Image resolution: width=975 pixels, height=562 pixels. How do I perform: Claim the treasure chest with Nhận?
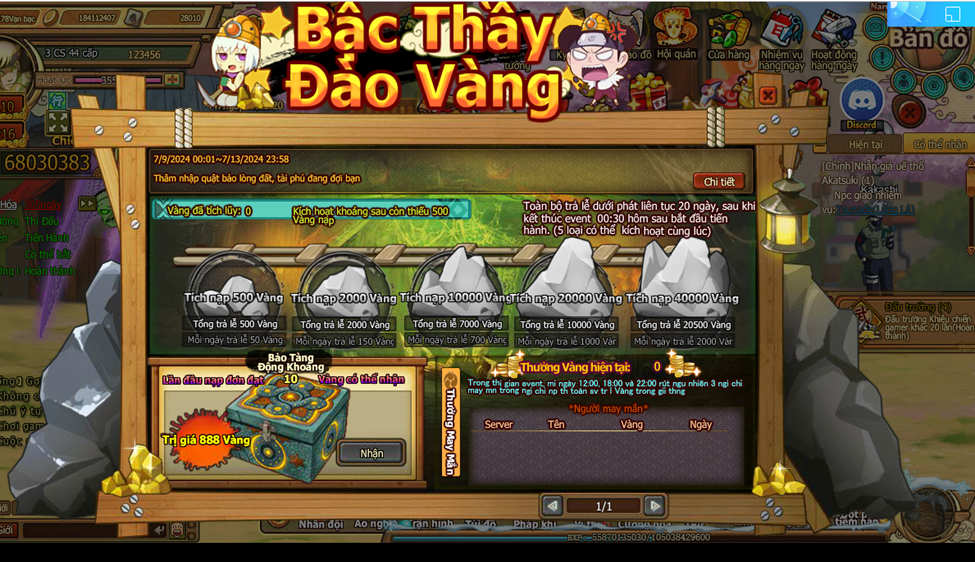[371, 453]
